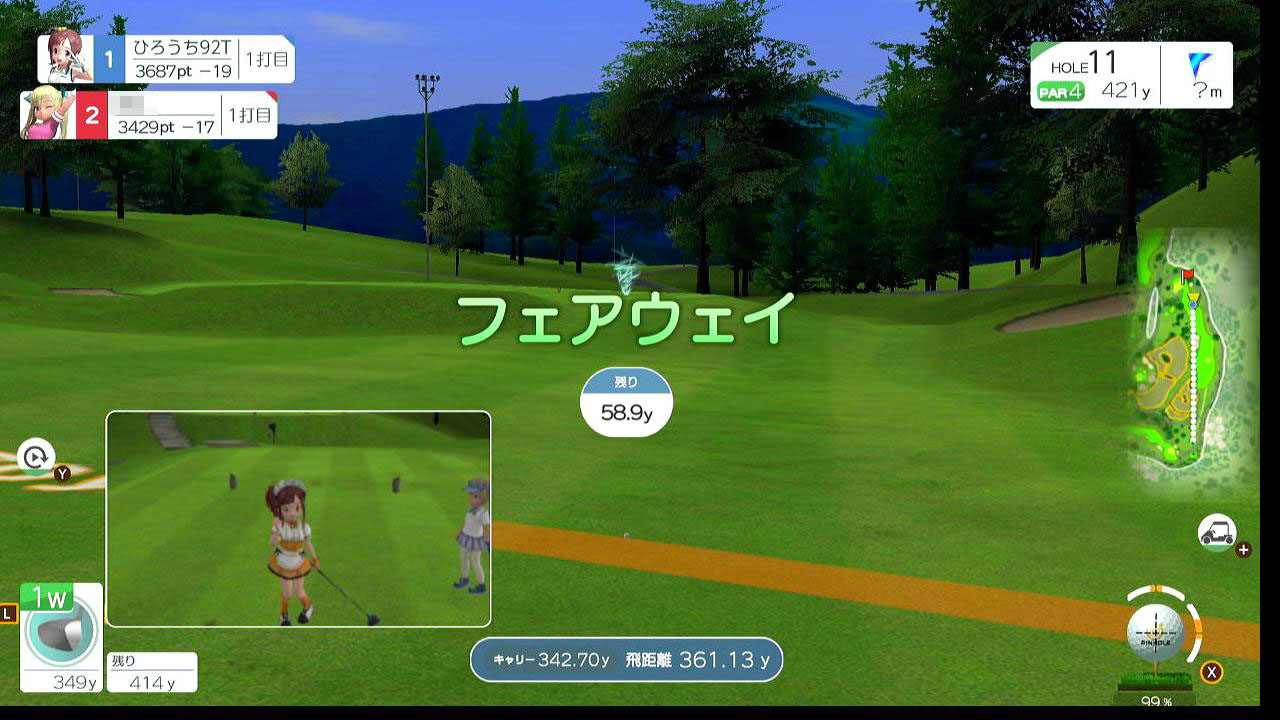Click the camera rotate replay icon
The width and height of the screenshot is (1280, 720).
[x=36, y=457]
